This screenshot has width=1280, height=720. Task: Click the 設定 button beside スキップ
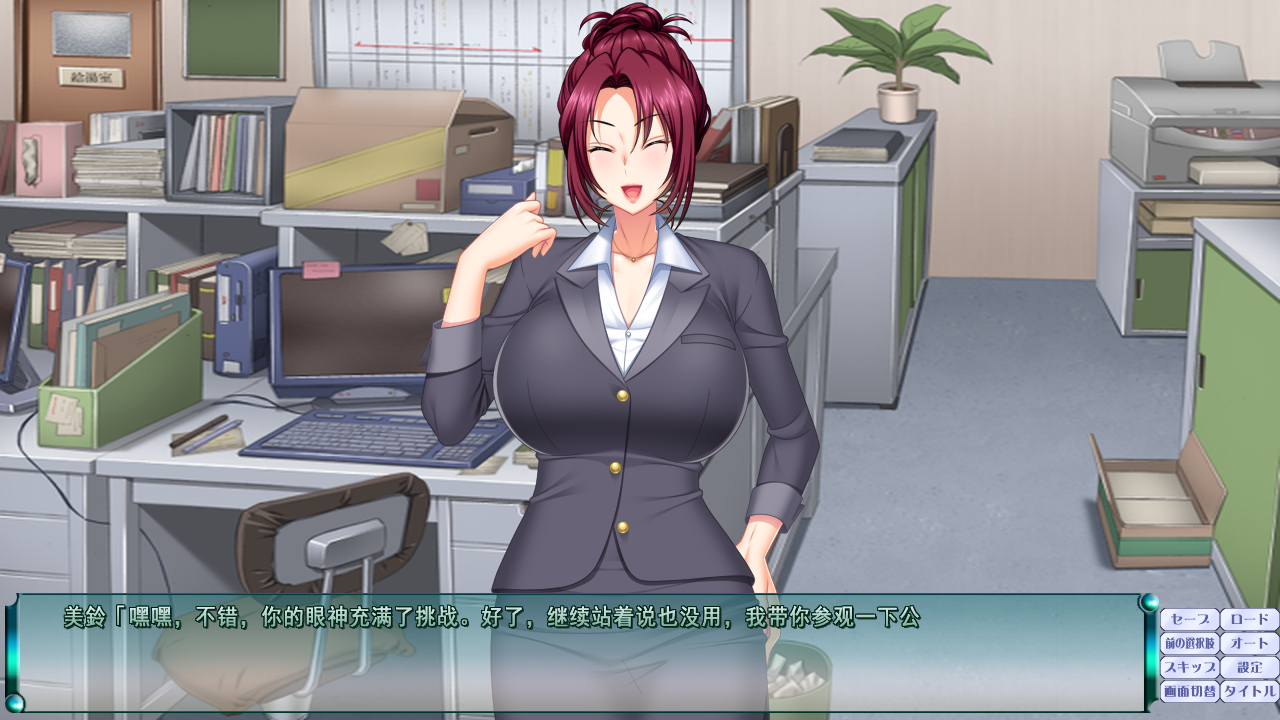point(1250,665)
